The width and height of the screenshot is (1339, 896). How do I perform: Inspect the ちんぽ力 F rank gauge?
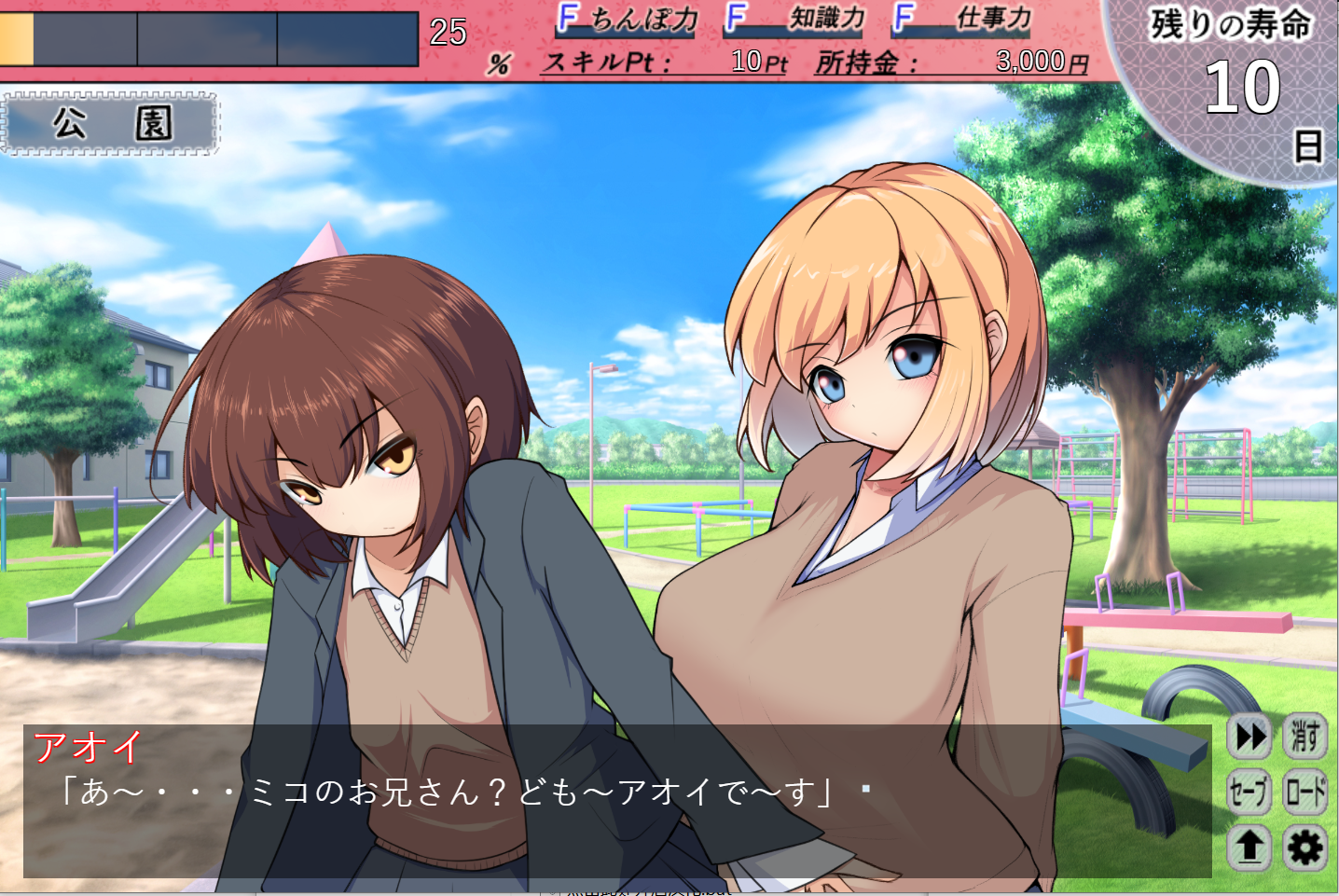pyautogui.click(x=627, y=22)
